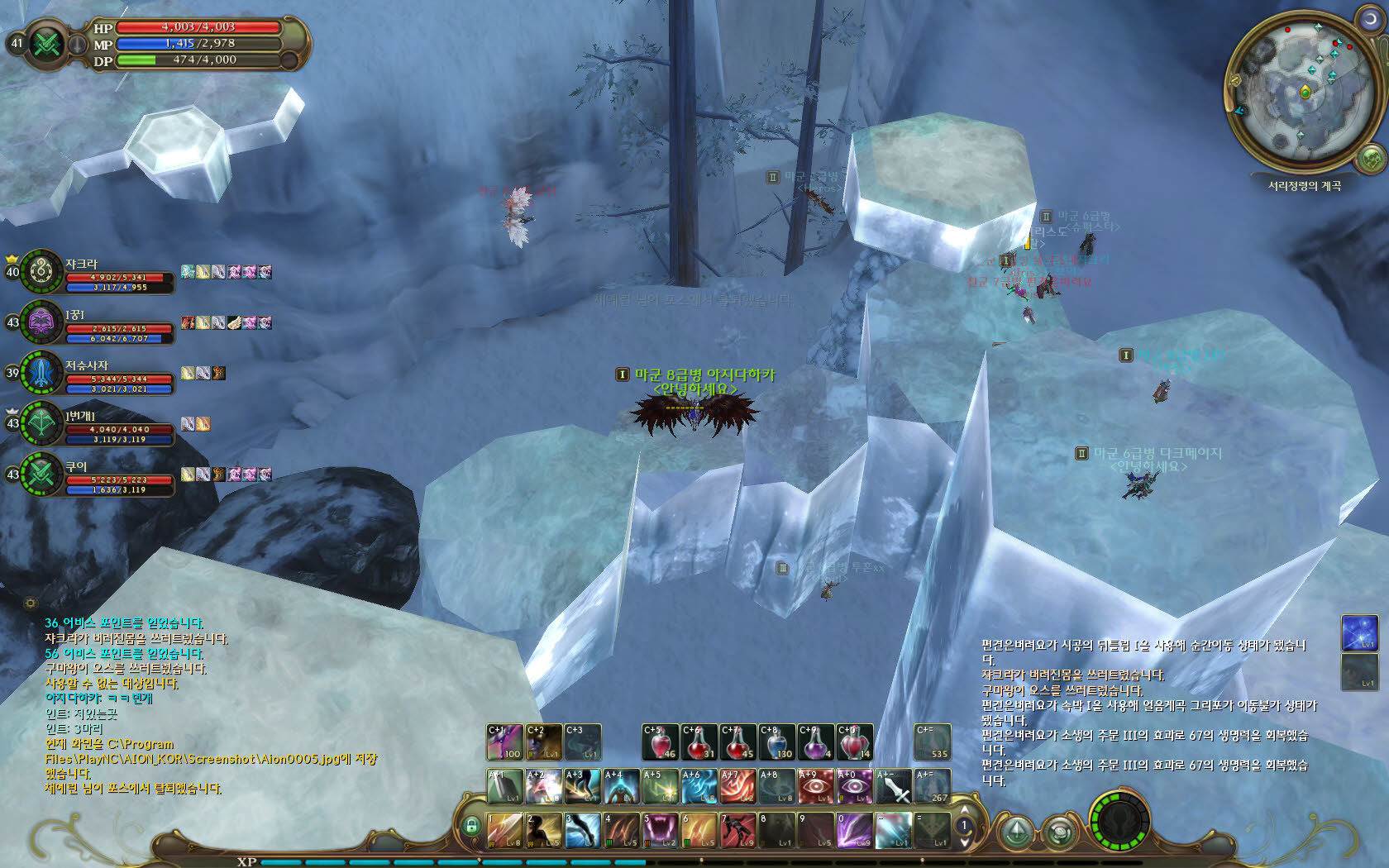
Task: Activate the fanged mouth skill in slot 5
Action: click(x=661, y=830)
